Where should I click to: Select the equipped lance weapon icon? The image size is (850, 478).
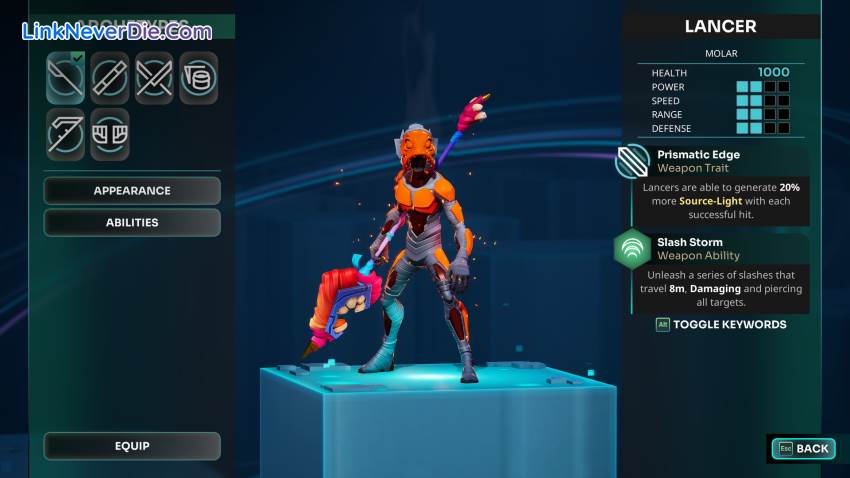(x=66, y=78)
